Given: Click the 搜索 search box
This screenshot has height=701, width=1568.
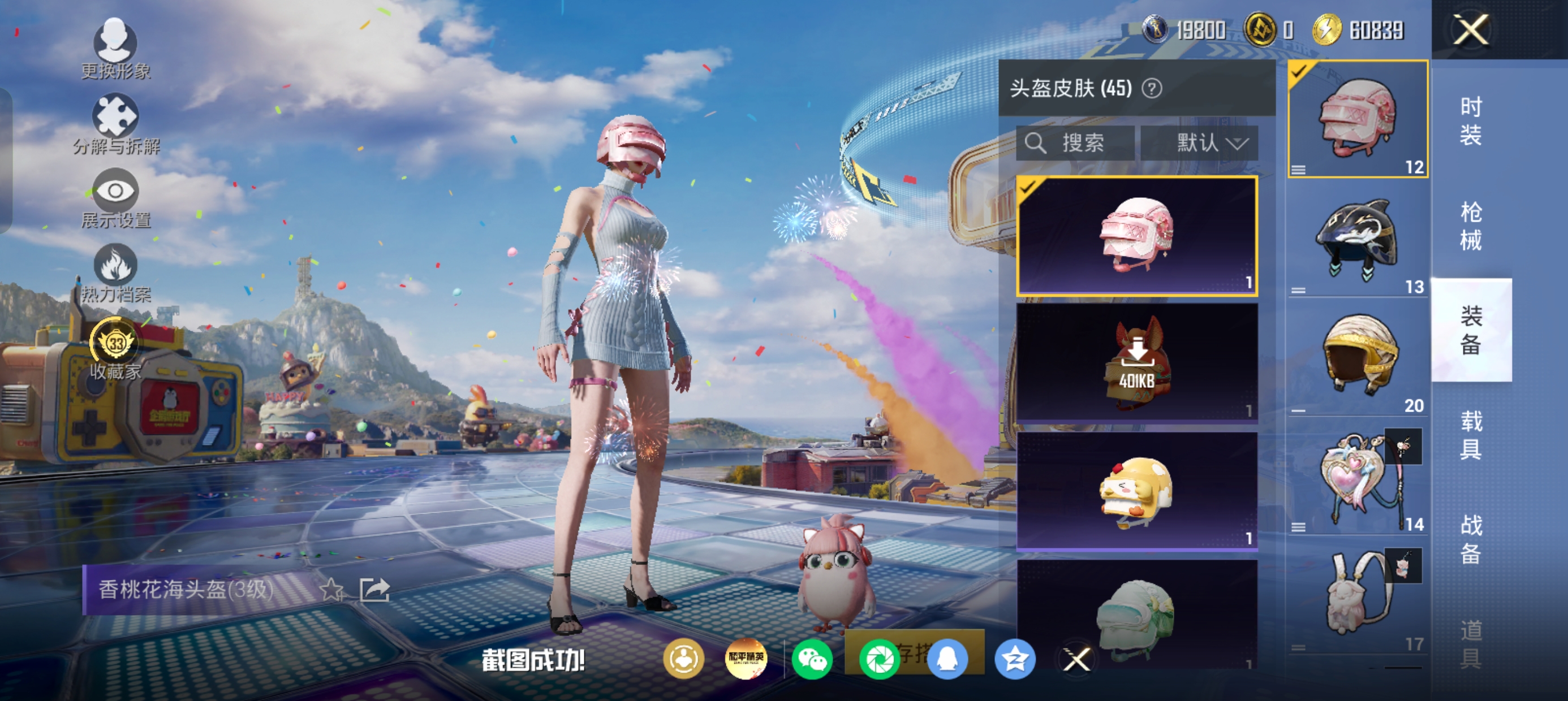Looking at the screenshot, I should pyautogui.click(x=1075, y=144).
